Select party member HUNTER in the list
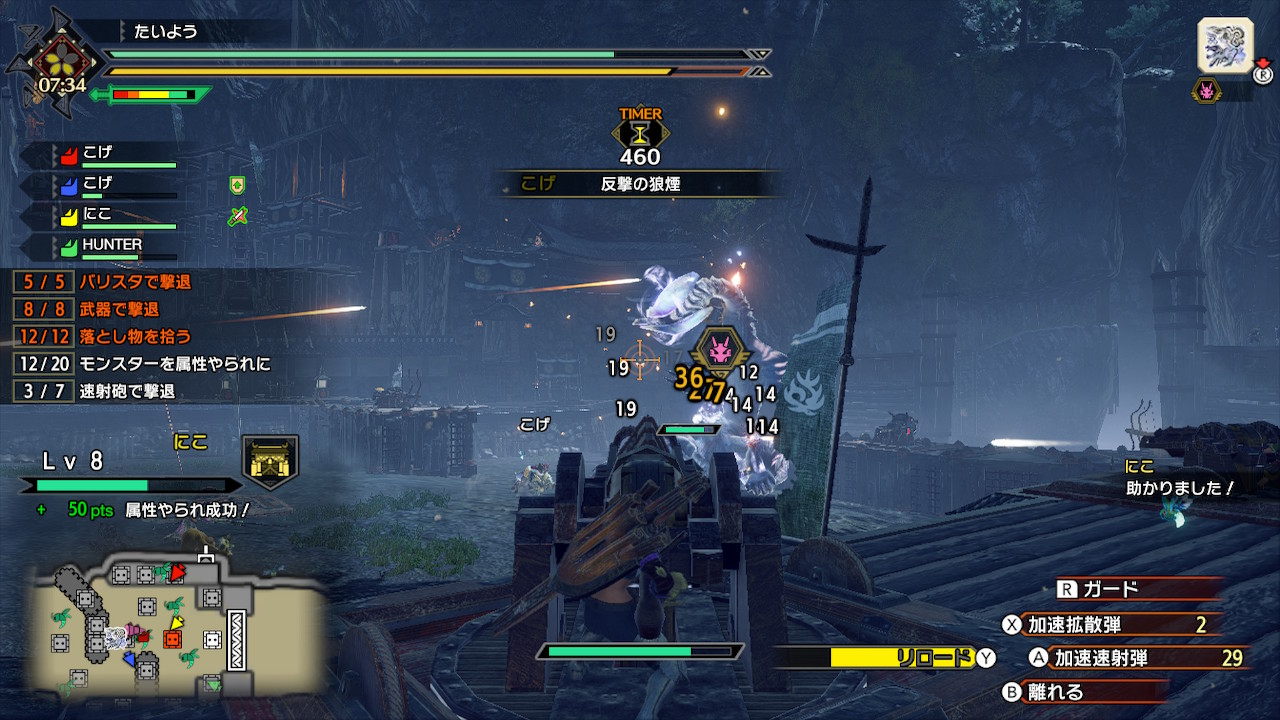 (110, 246)
